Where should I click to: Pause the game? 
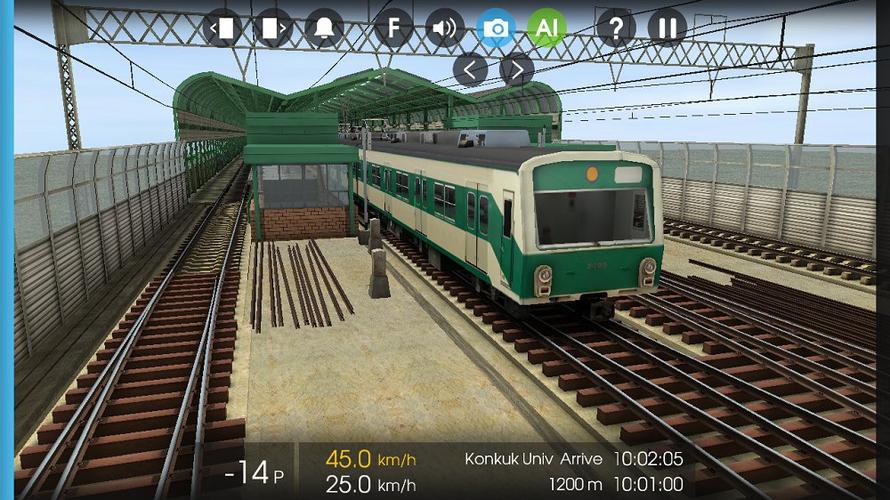pyautogui.click(x=667, y=27)
